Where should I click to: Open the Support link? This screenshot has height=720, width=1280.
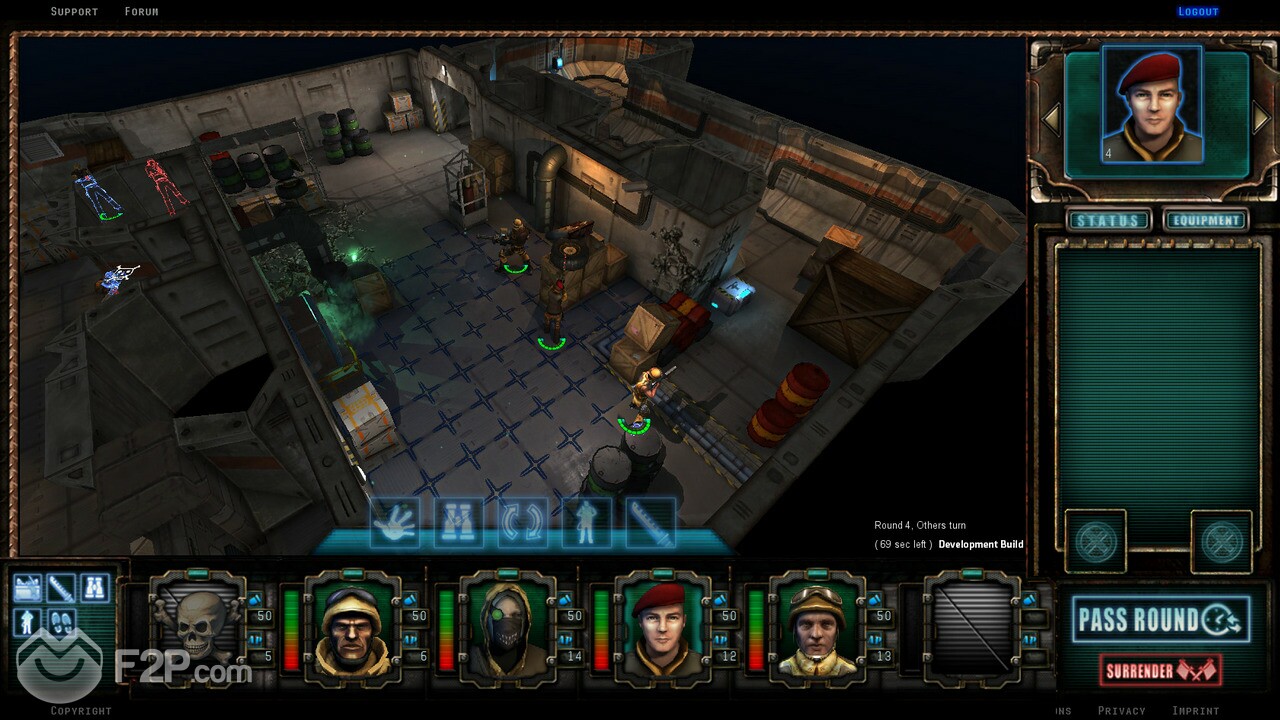click(74, 12)
